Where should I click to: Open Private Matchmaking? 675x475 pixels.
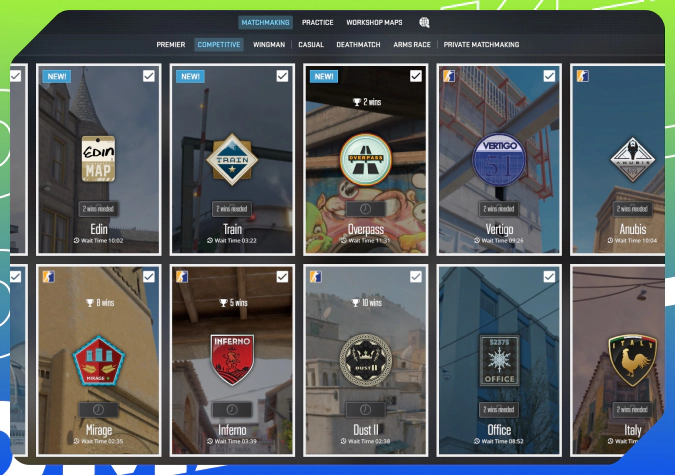(481, 45)
